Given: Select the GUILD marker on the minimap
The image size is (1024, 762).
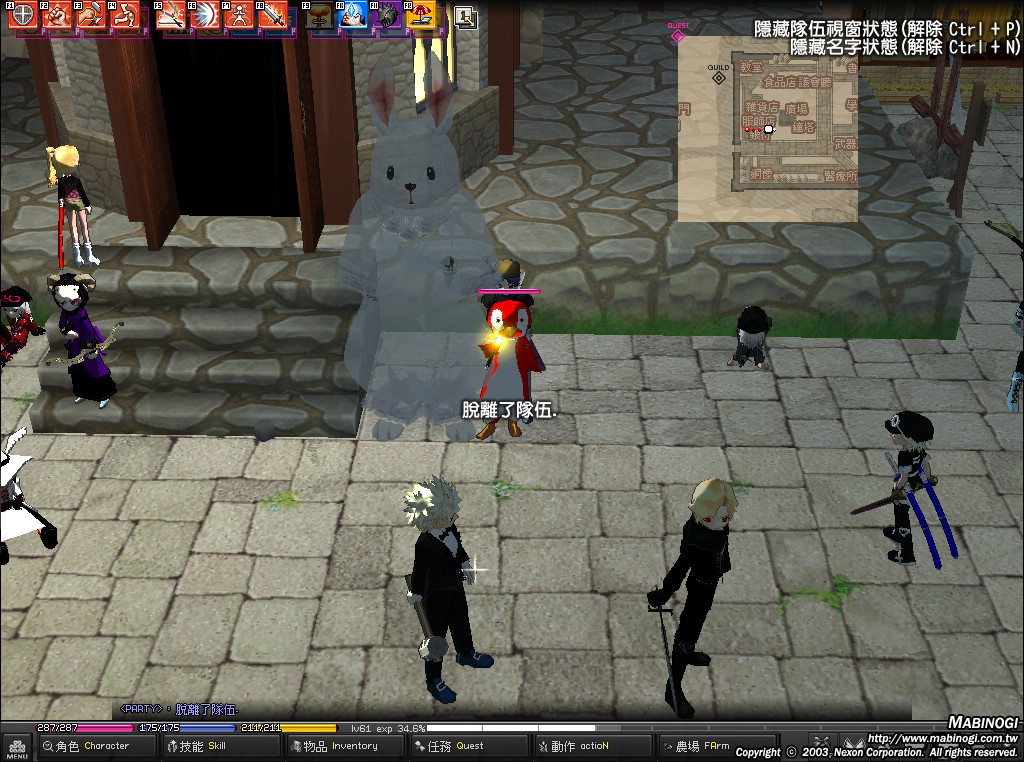Looking at the screenshot, I should coord(718,76).
